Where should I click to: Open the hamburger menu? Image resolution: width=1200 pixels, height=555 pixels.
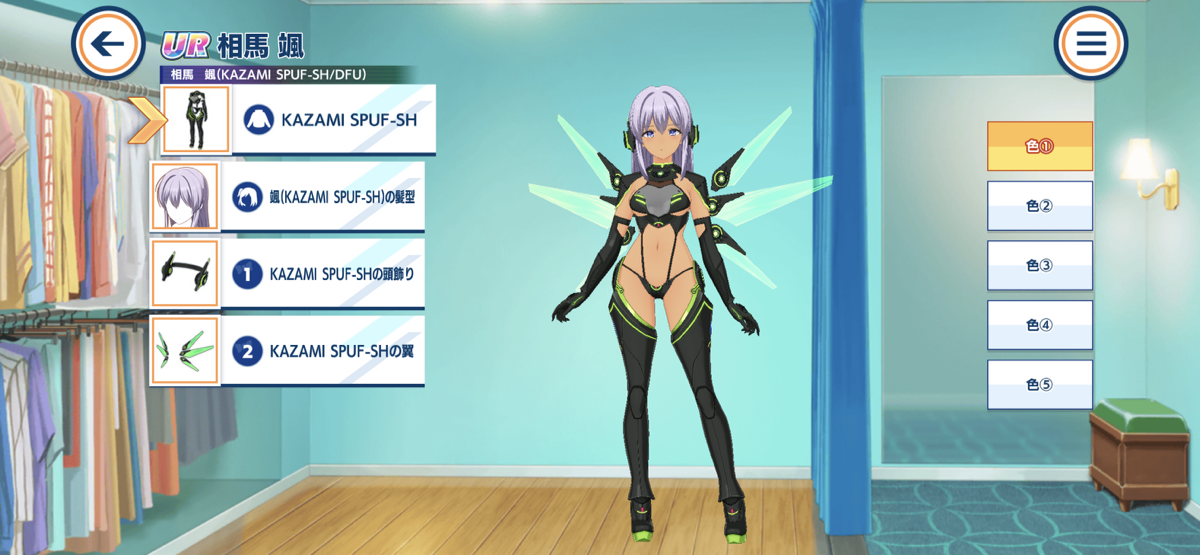1090,44
